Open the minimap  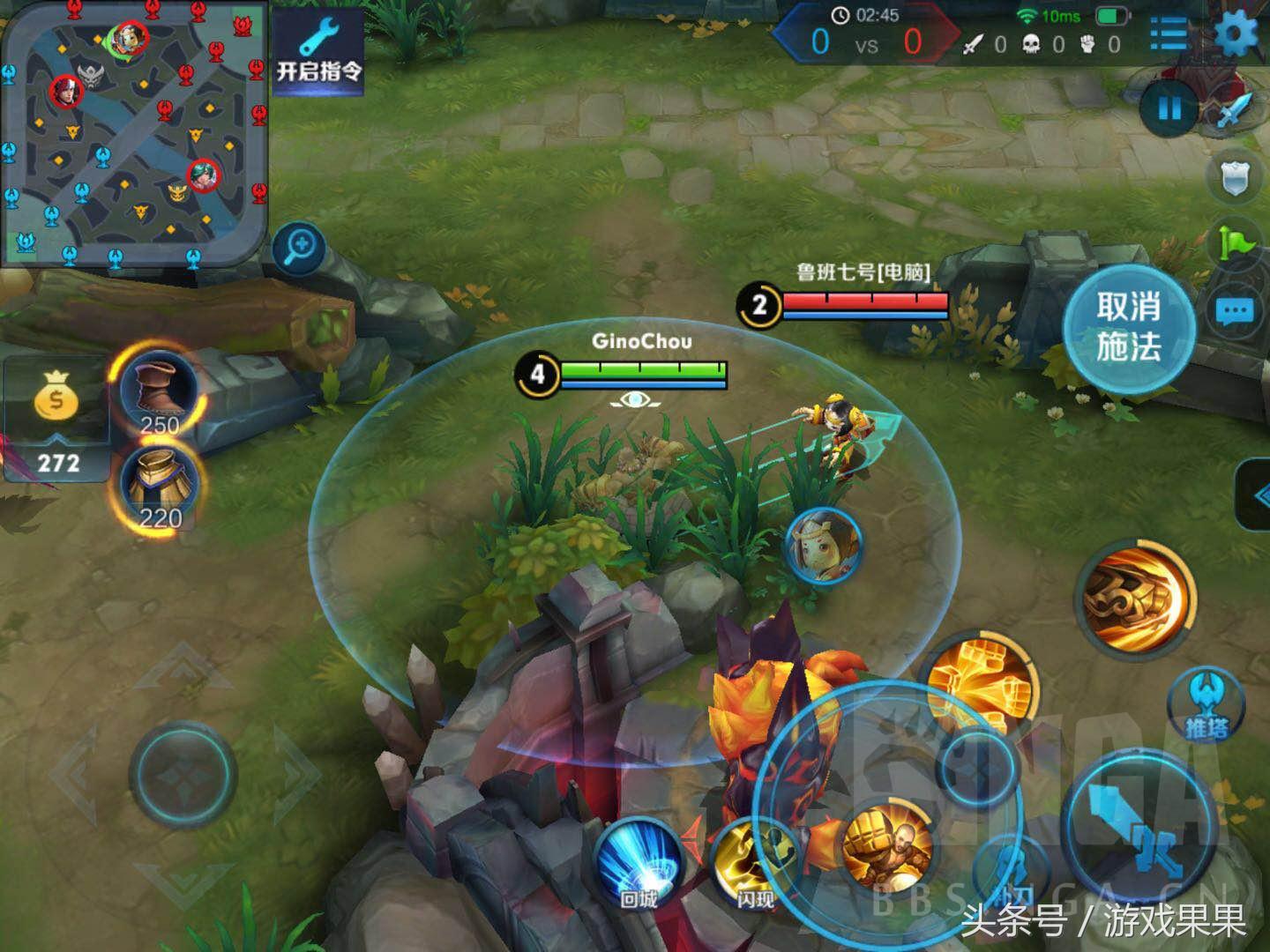click(132, 132)
